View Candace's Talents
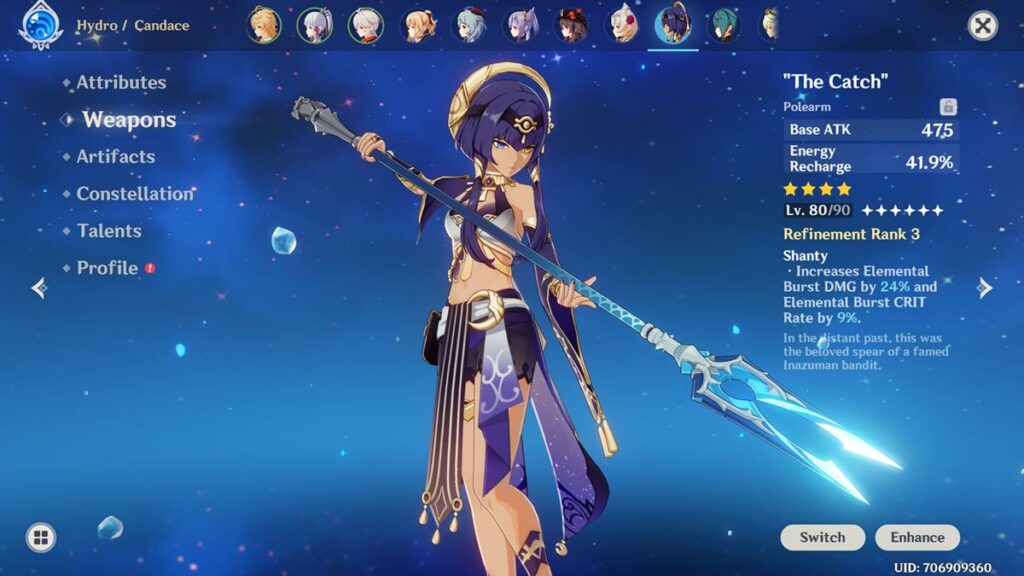The image size is (1024, 576). 109,231
